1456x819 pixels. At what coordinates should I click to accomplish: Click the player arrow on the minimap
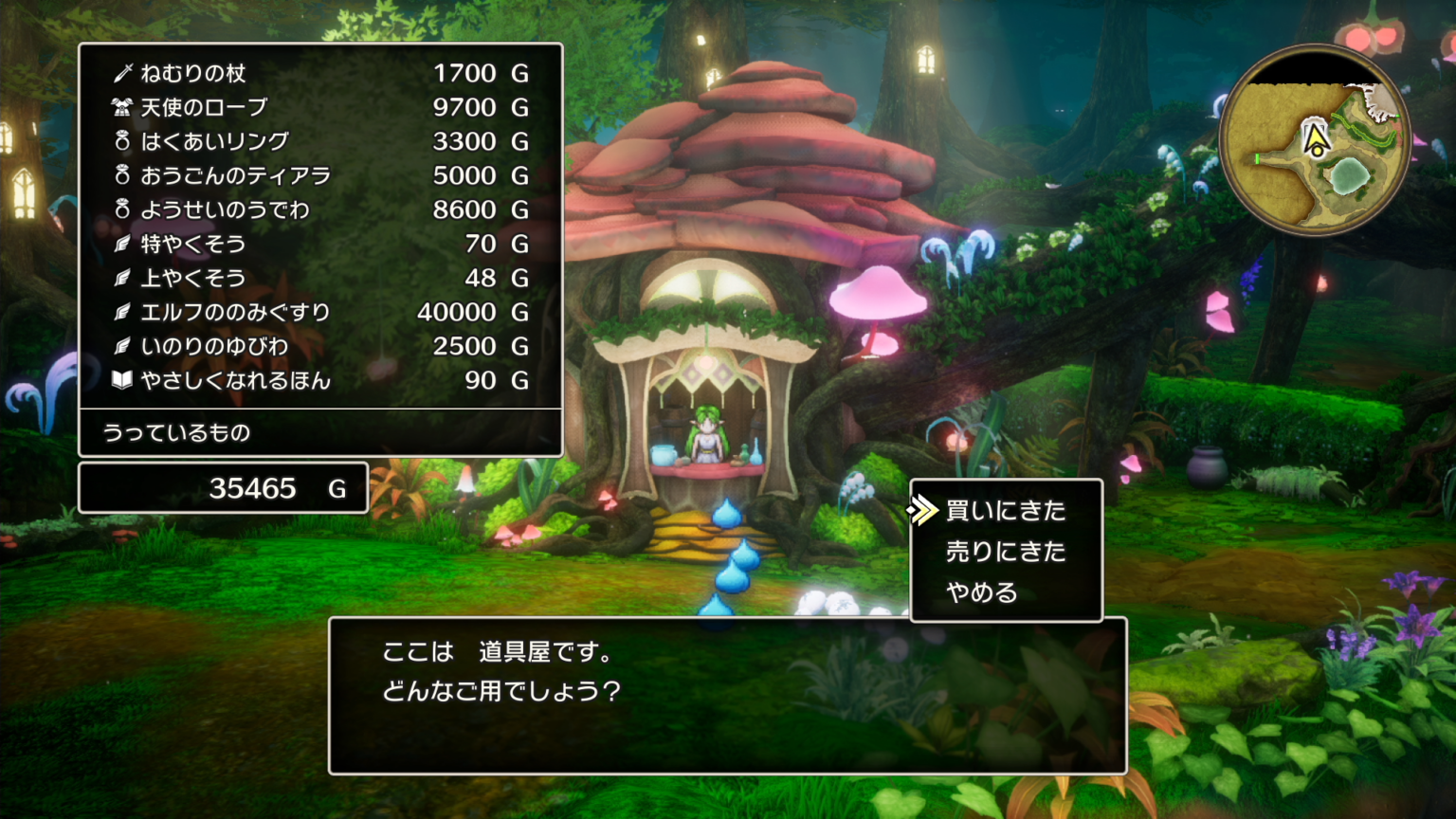click(1314, 137)
